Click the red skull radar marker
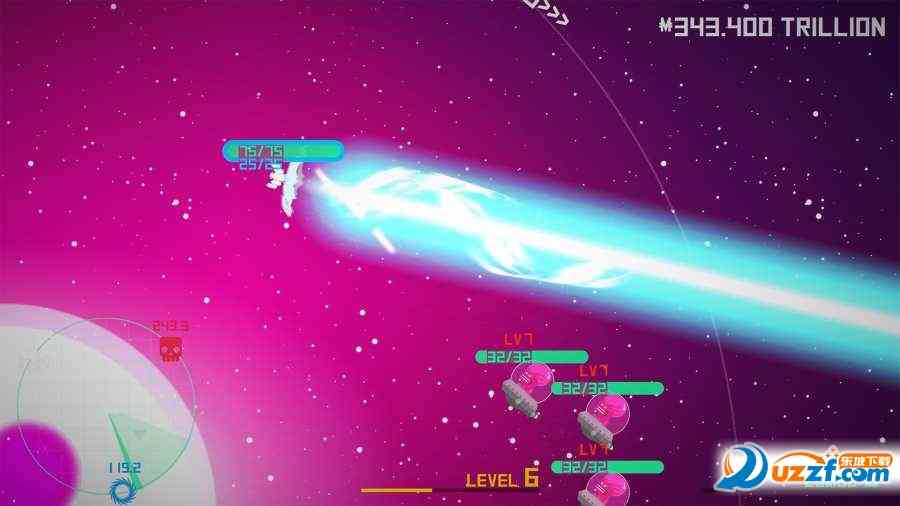Viewport: 900px width, 506px height. click(x=171, y=348)
